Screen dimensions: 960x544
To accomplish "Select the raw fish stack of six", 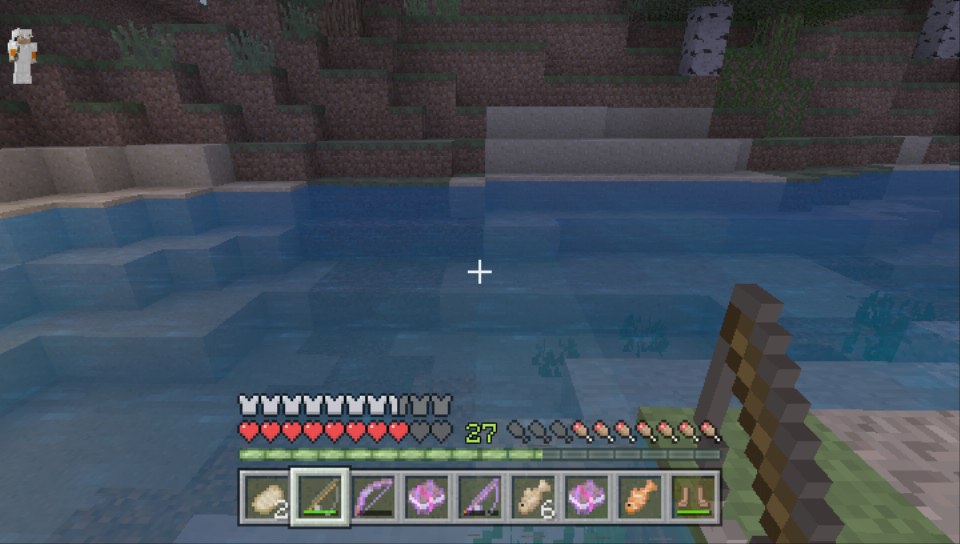I will tap(533, 496).
